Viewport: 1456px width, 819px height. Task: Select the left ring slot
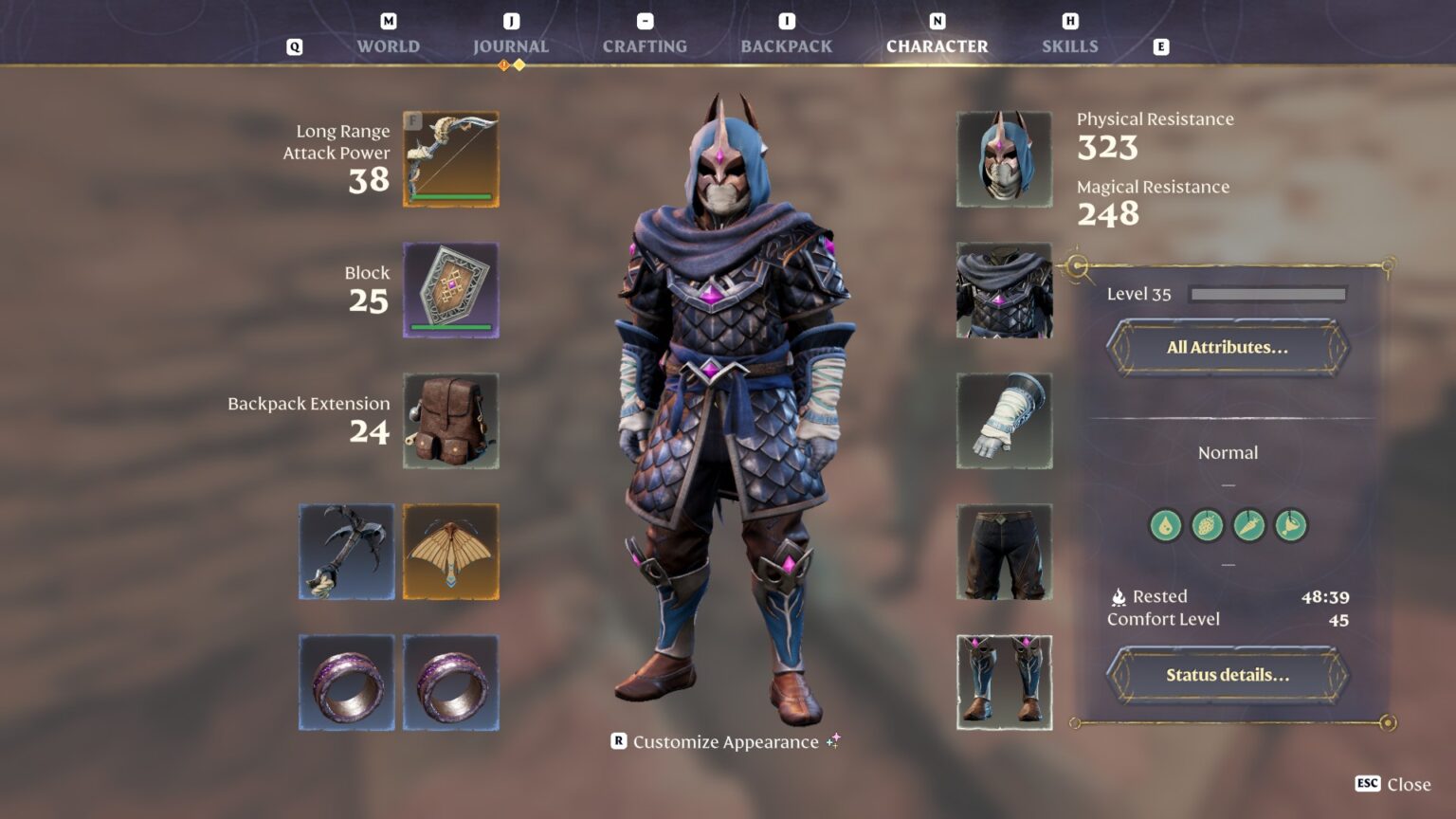(347, 682)
